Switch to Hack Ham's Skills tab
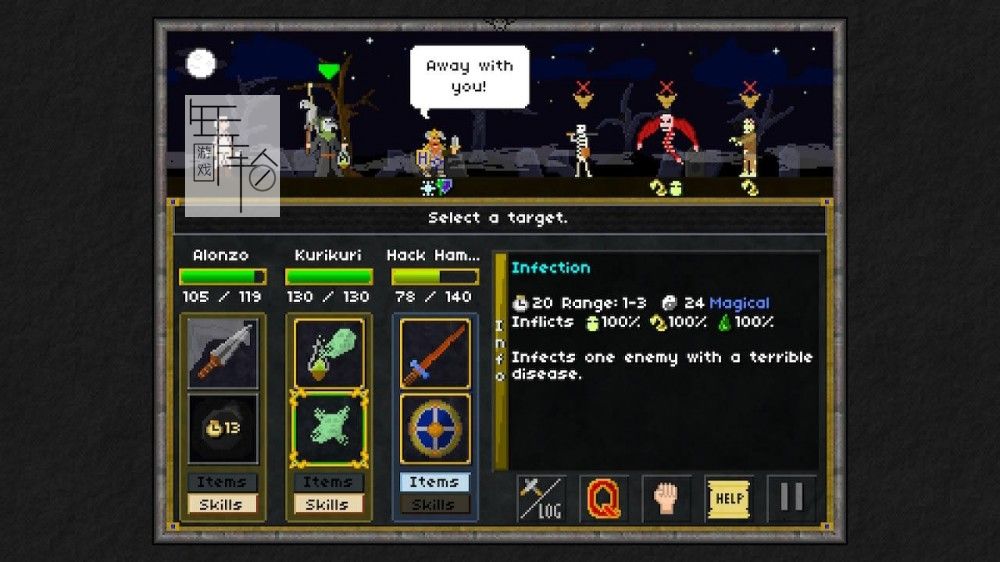 coord(434,504)
